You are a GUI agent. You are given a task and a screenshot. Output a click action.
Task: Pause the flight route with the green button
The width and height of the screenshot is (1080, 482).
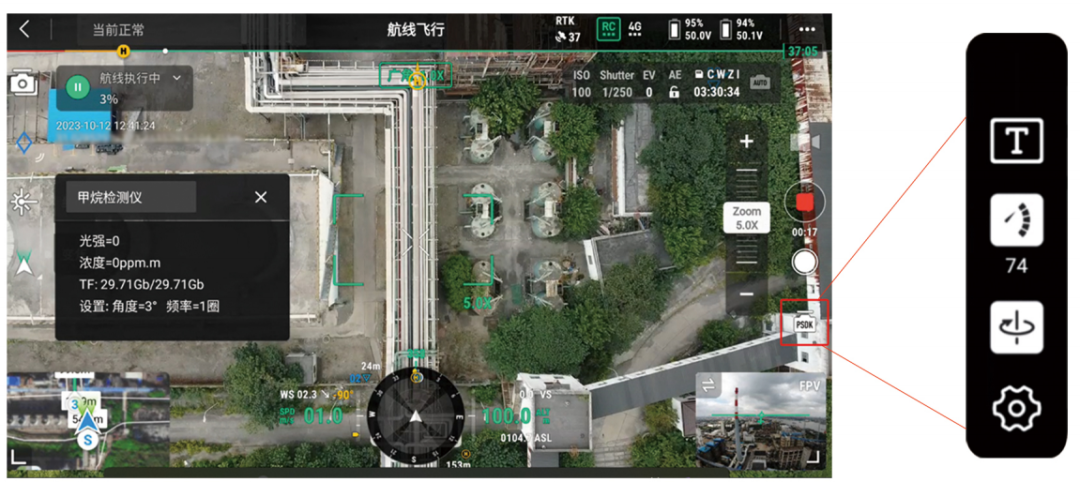[77, 87]
